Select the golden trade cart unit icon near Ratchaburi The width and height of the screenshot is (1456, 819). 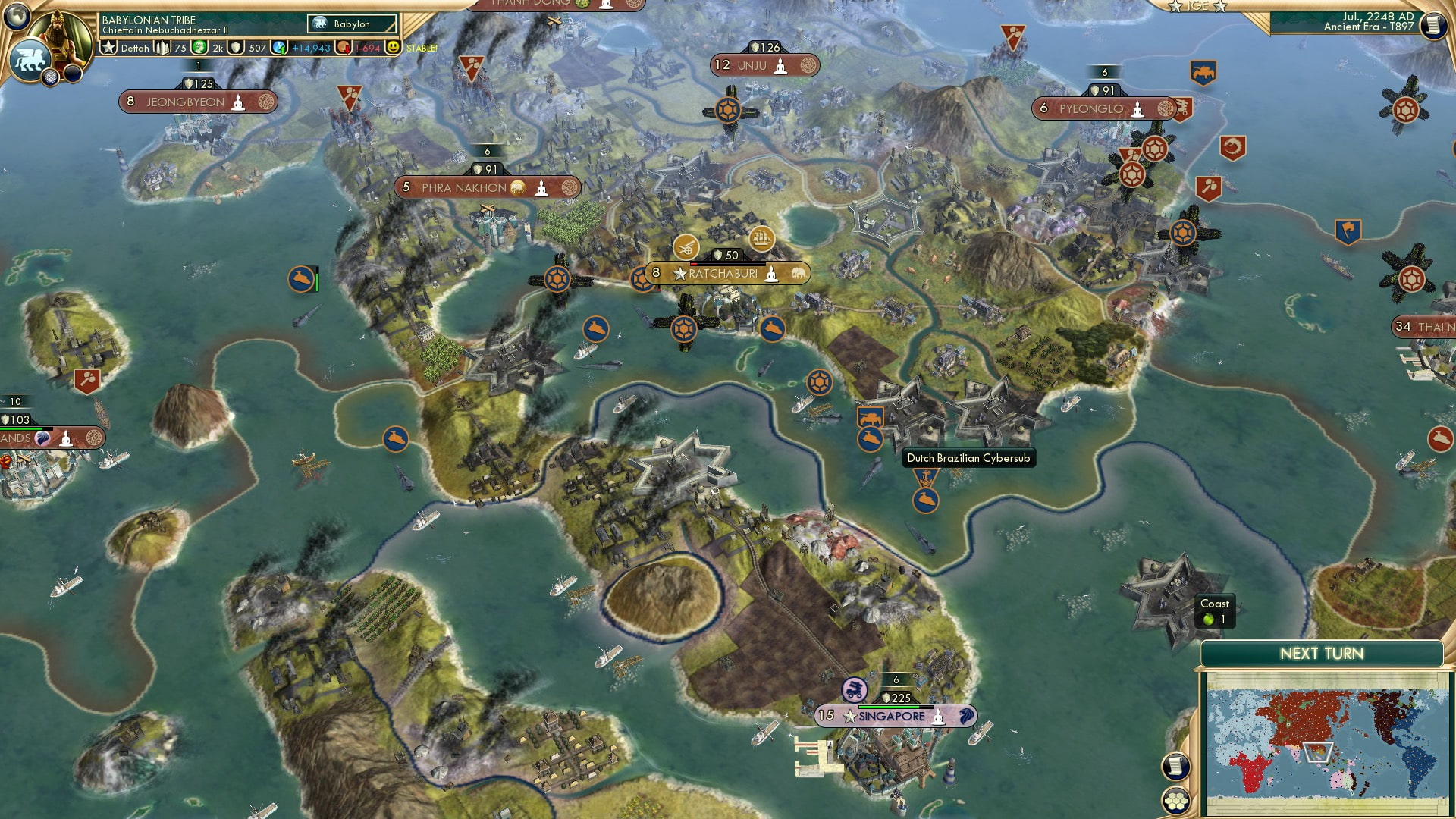point(685,248)
